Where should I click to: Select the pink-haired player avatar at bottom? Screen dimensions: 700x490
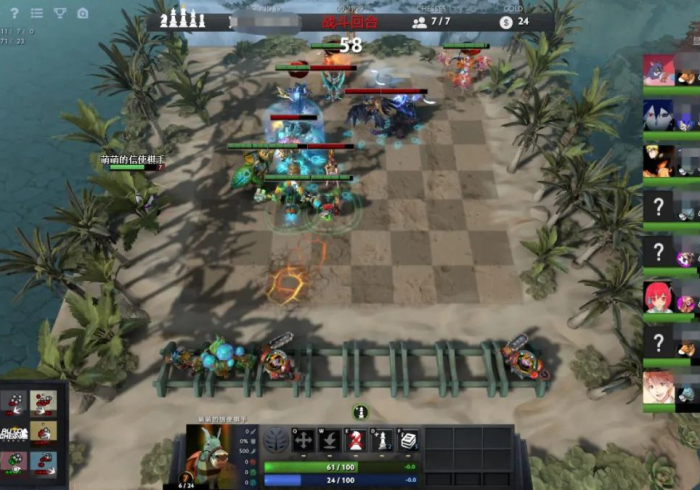click(658, 387)
